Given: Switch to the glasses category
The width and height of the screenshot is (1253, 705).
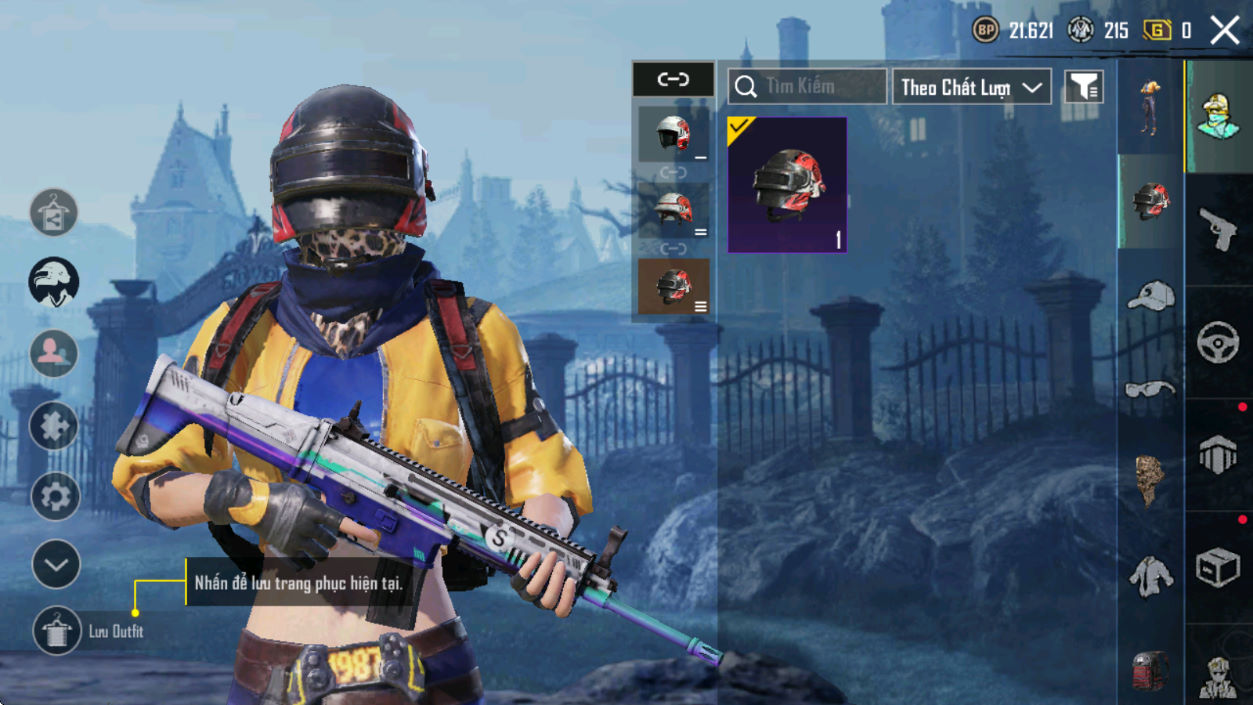Looking at the screenshot, I should pyautogui.click(x=1150, y=389).
